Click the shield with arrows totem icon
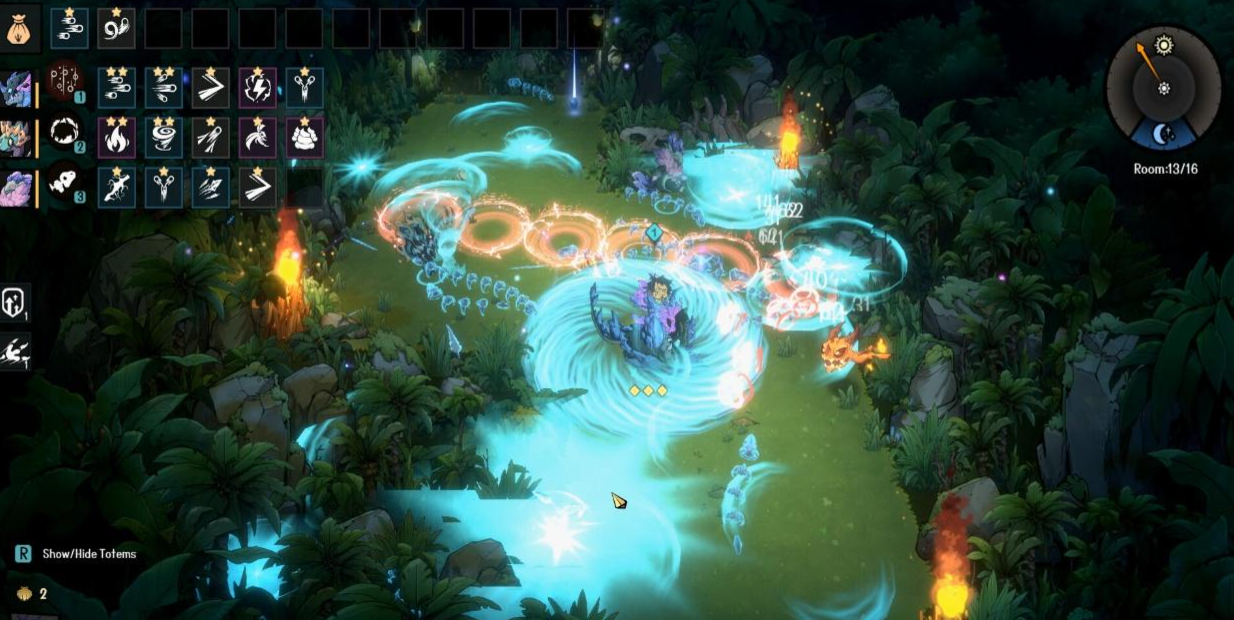 [x=15, y=302]
